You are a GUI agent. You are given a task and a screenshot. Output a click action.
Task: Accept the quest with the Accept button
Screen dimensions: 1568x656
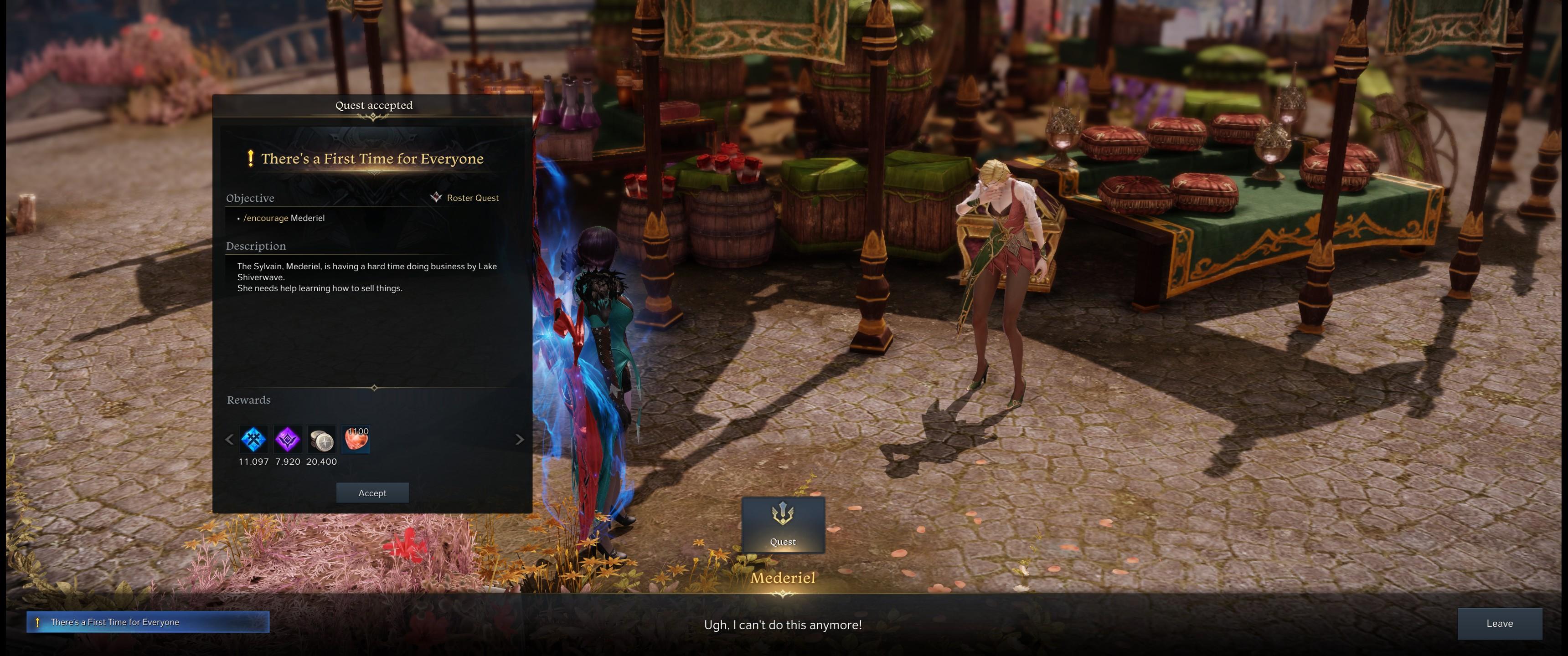[372, 493]
